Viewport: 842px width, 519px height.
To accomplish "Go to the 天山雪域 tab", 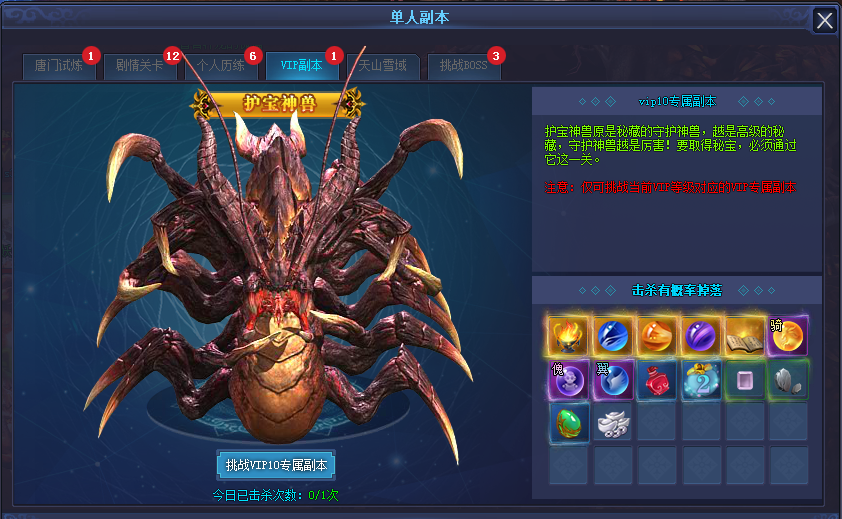I will (382, 67).
